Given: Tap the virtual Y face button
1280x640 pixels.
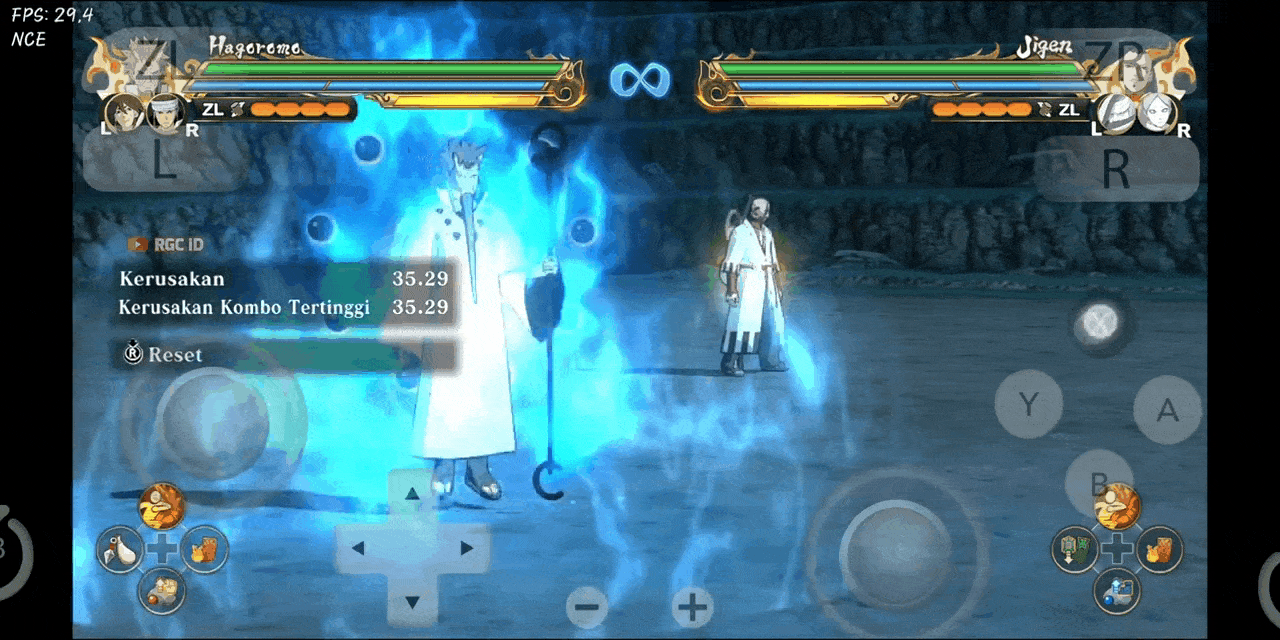Looking at the screenshot, I should click(x=1028, y=404).
